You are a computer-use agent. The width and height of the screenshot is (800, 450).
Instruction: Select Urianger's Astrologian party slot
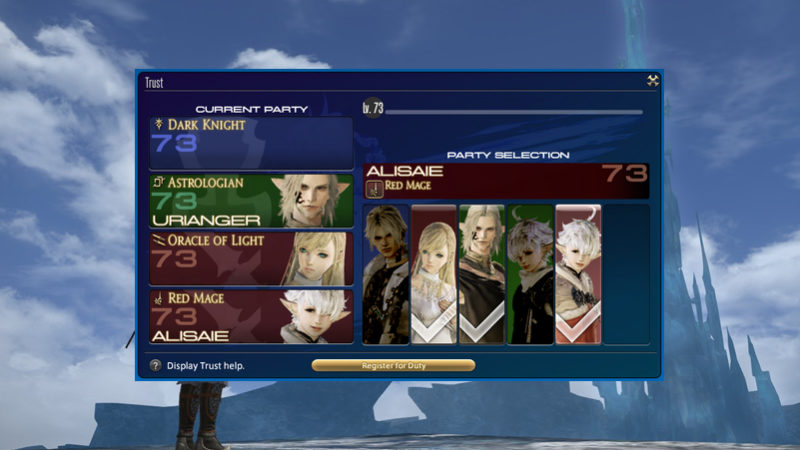tap(251, 201)
